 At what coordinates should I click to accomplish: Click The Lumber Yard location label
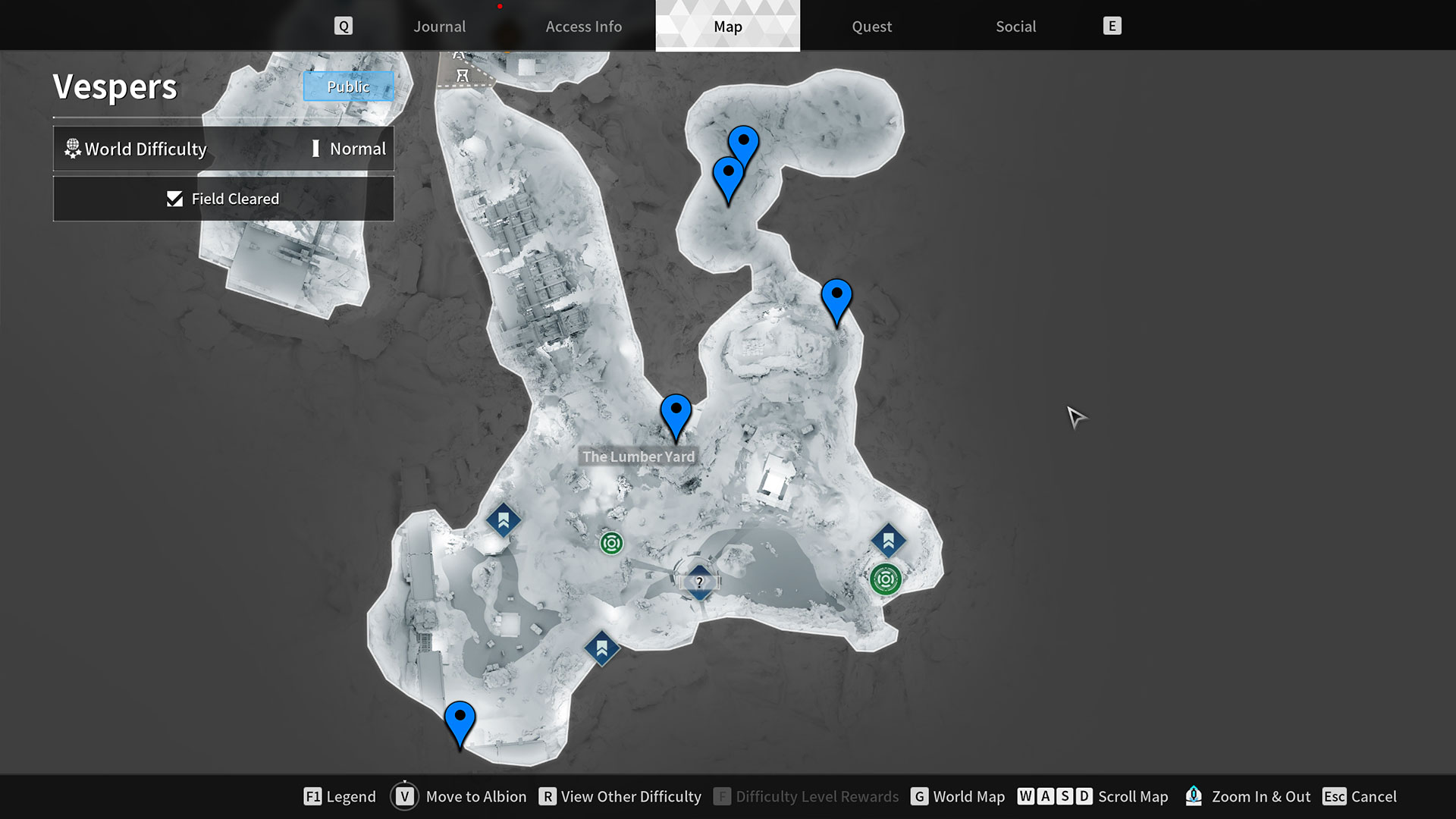[638, 456]
